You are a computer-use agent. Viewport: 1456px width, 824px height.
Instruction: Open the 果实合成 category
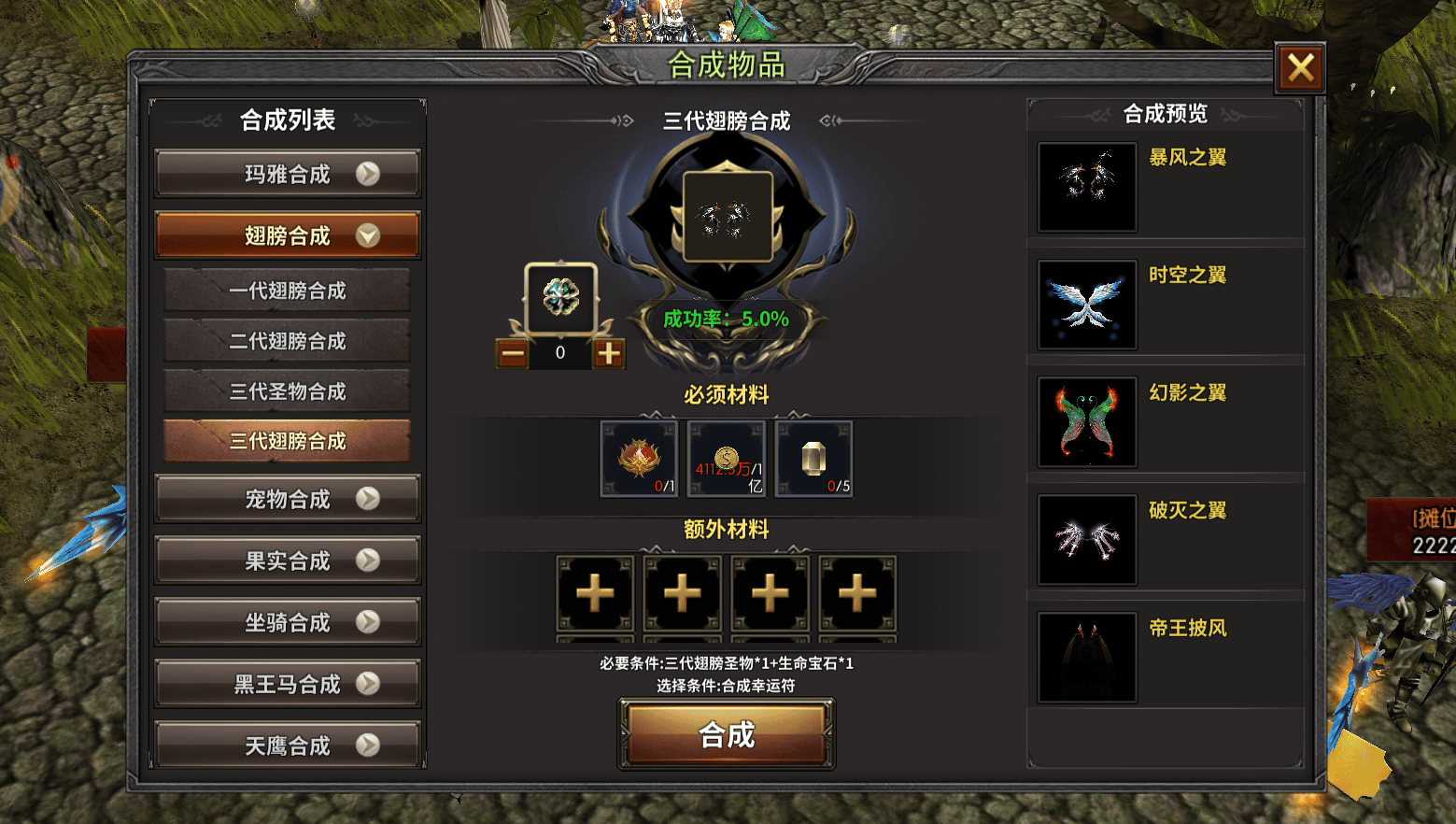[x=288, y=561]
